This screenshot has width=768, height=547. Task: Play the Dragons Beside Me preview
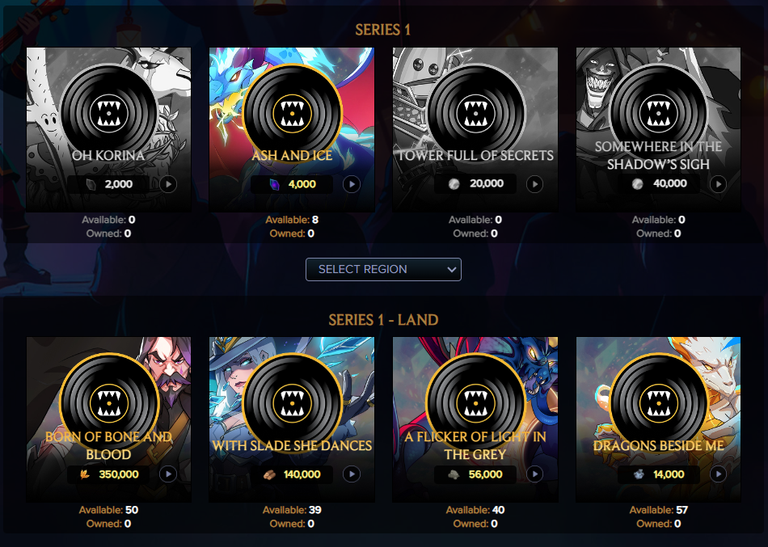pos(717,474)
